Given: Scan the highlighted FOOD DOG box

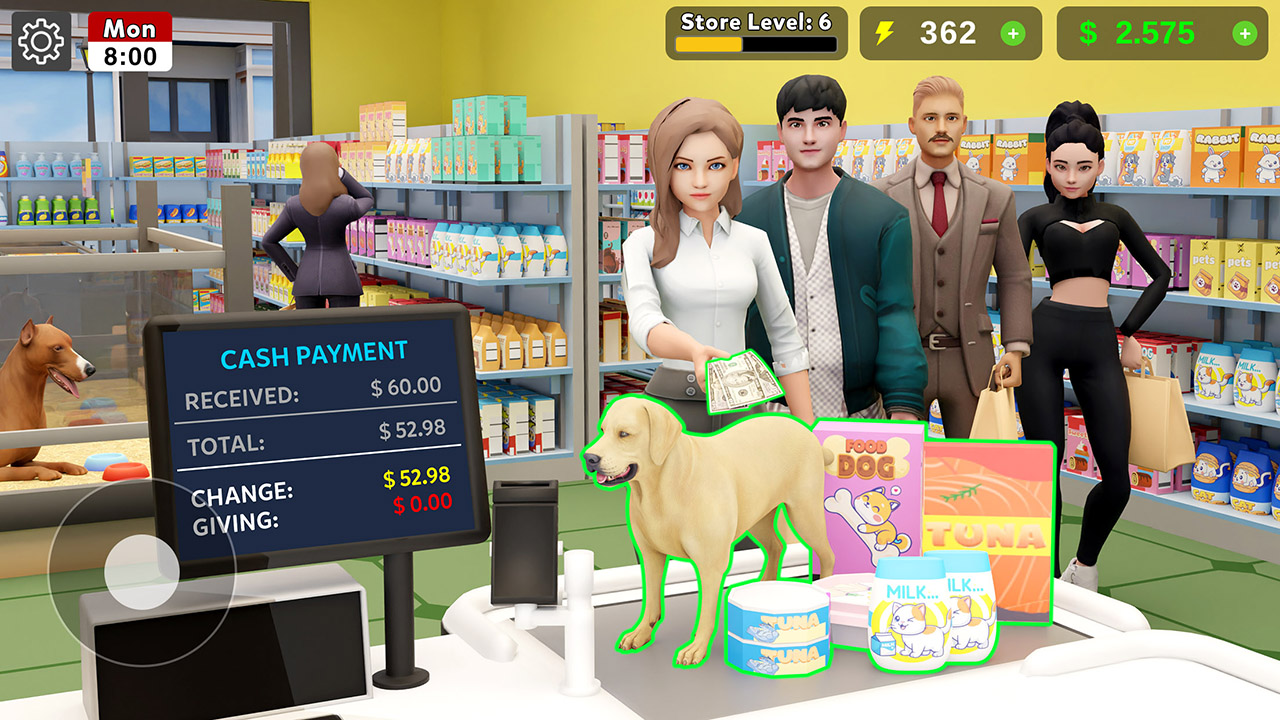Looking at the screenshot, I should [867, 480].
